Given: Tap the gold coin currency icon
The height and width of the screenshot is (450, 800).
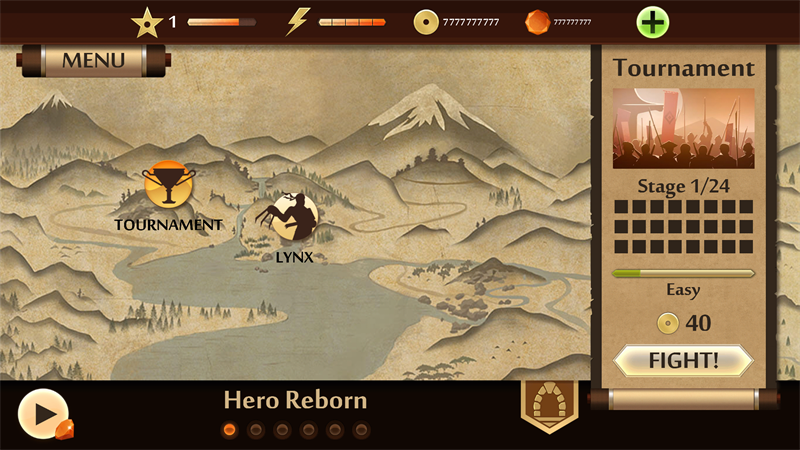Looking at the screenshot, I should tap(426, 21).
